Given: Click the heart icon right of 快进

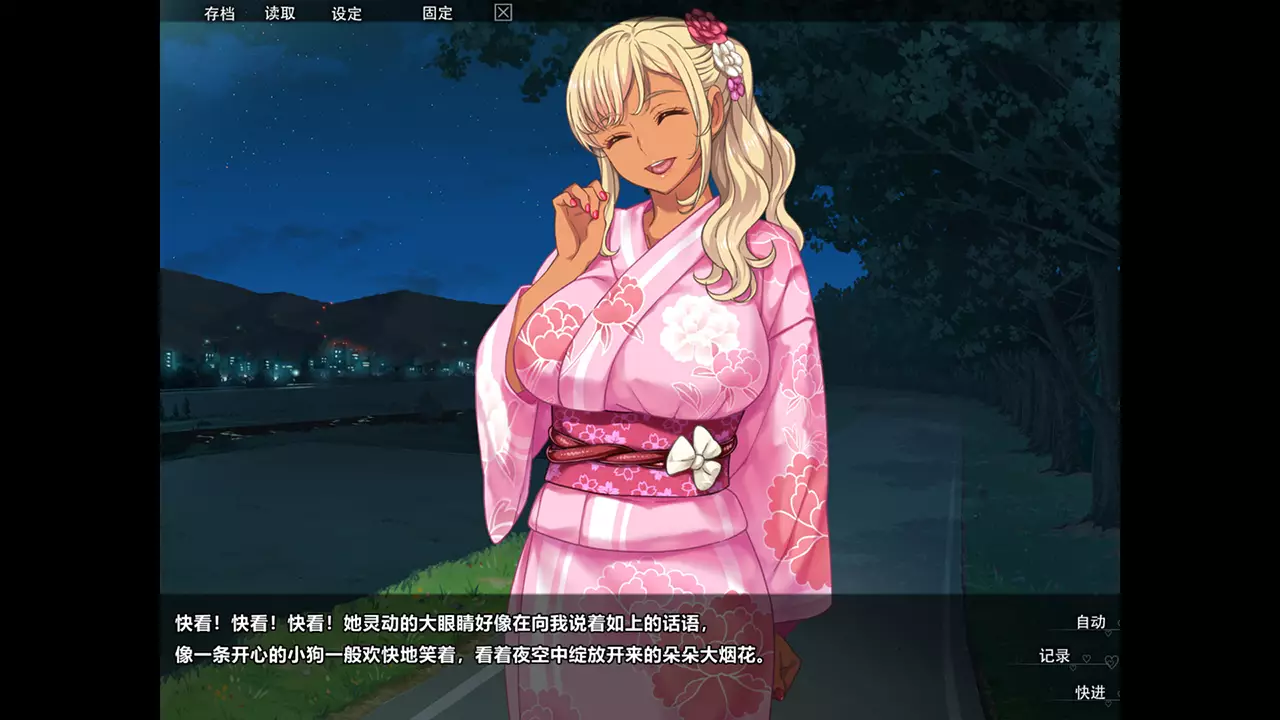Looking at the screenshot, I should (x=1119, y=693).
